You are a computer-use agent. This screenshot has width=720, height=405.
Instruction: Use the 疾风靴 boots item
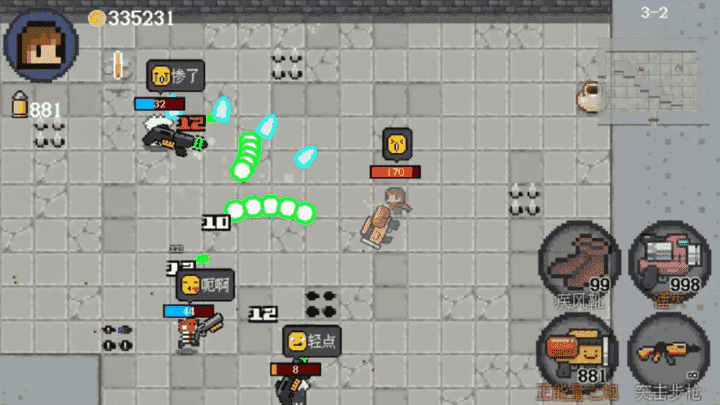579,262
